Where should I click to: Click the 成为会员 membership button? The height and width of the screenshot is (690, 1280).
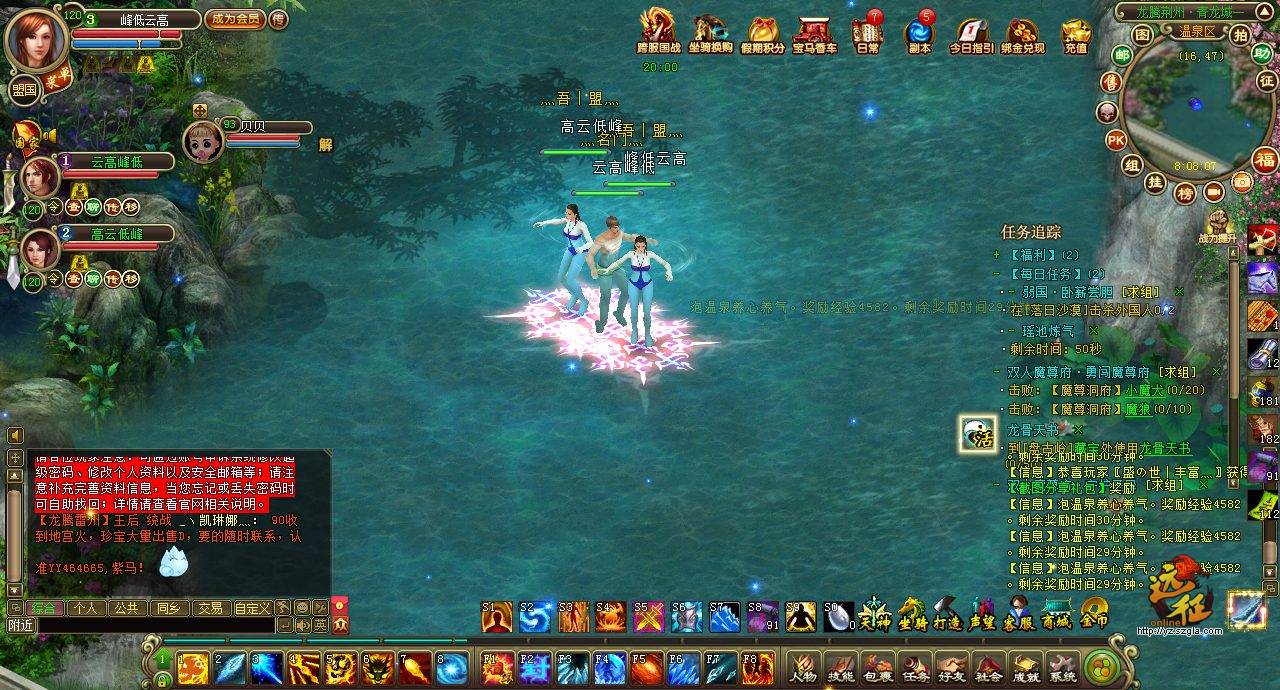(x=233, y=18)
